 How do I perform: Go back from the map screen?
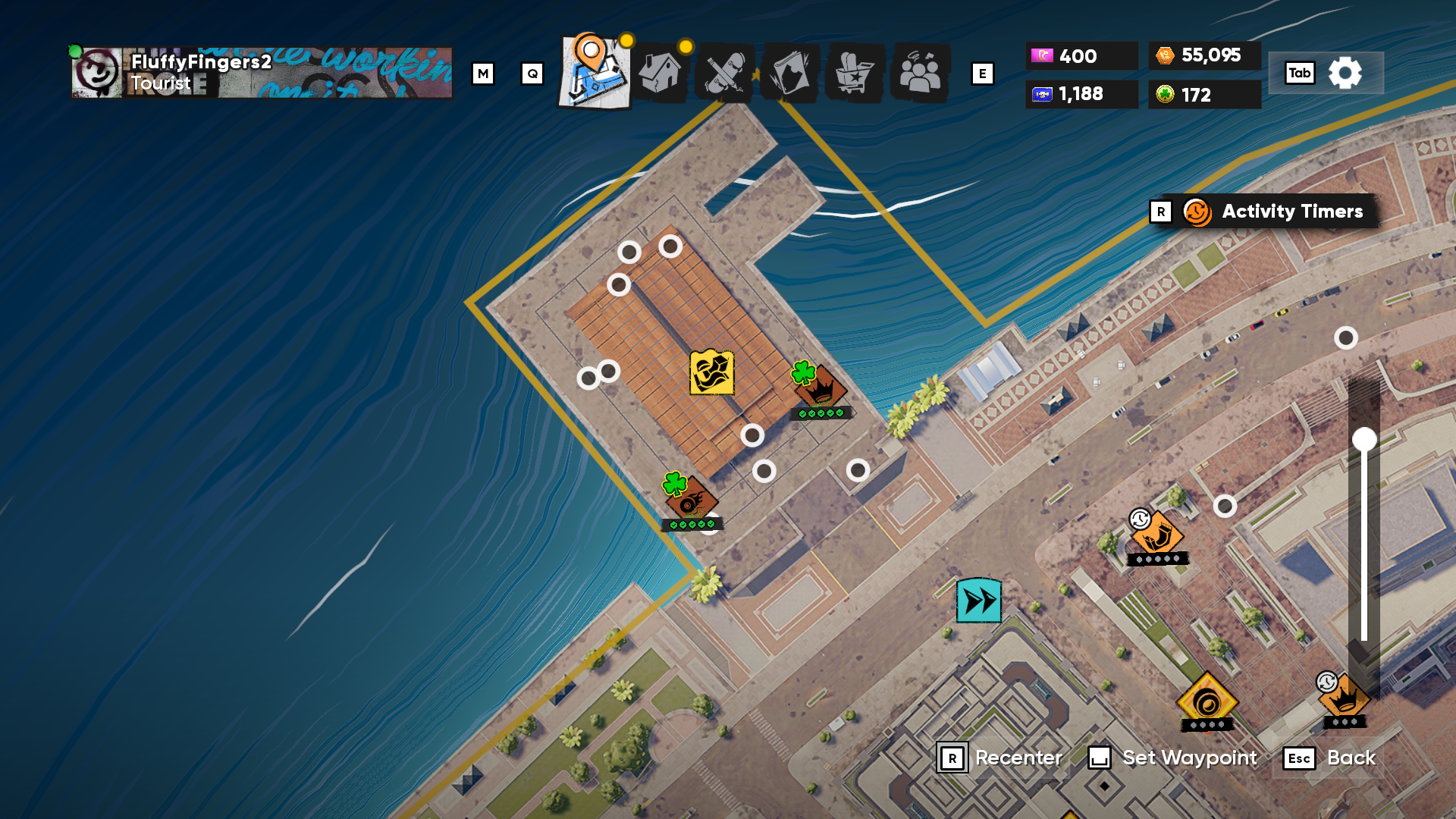1330,758
